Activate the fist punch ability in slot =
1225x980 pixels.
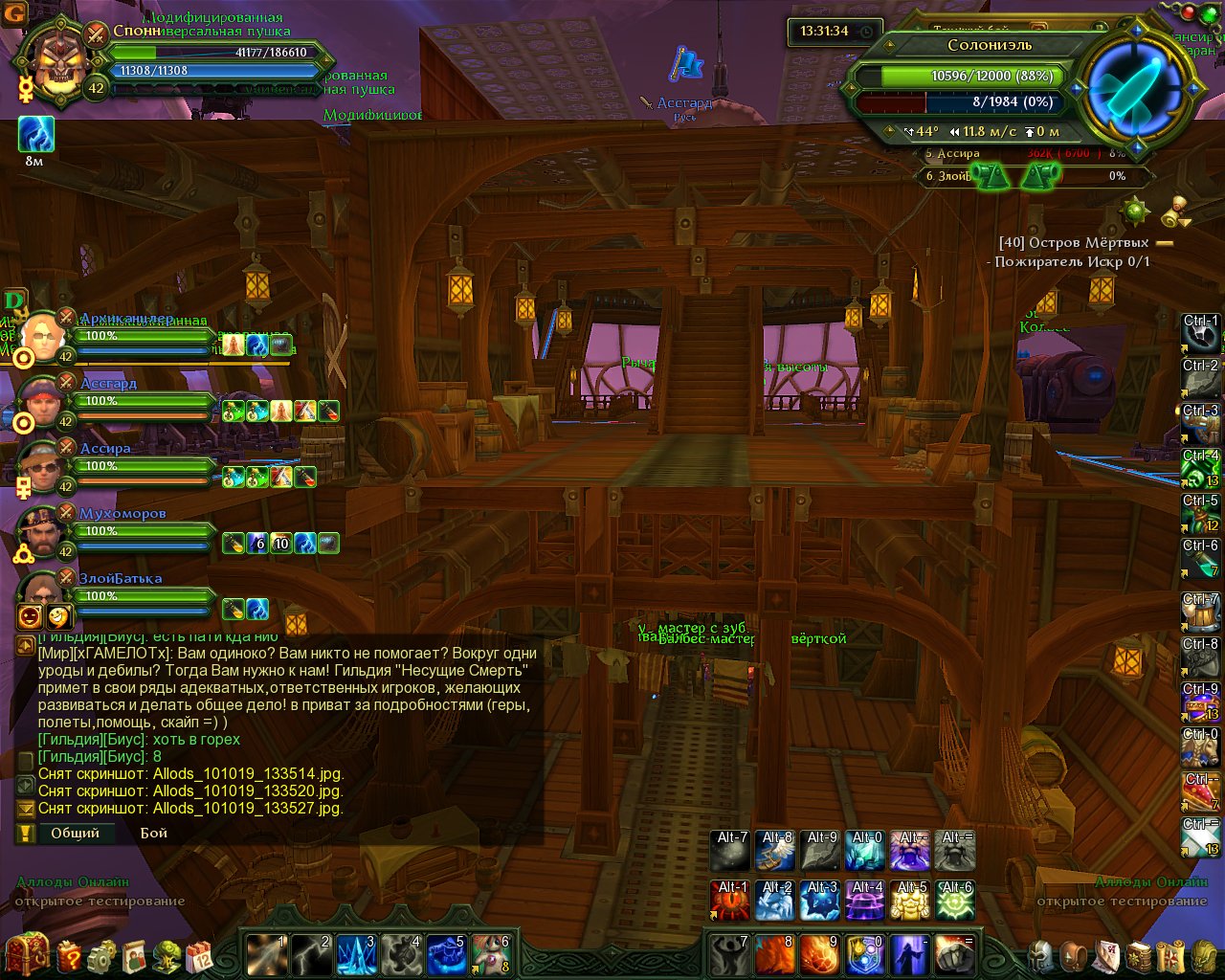[954, 954]
